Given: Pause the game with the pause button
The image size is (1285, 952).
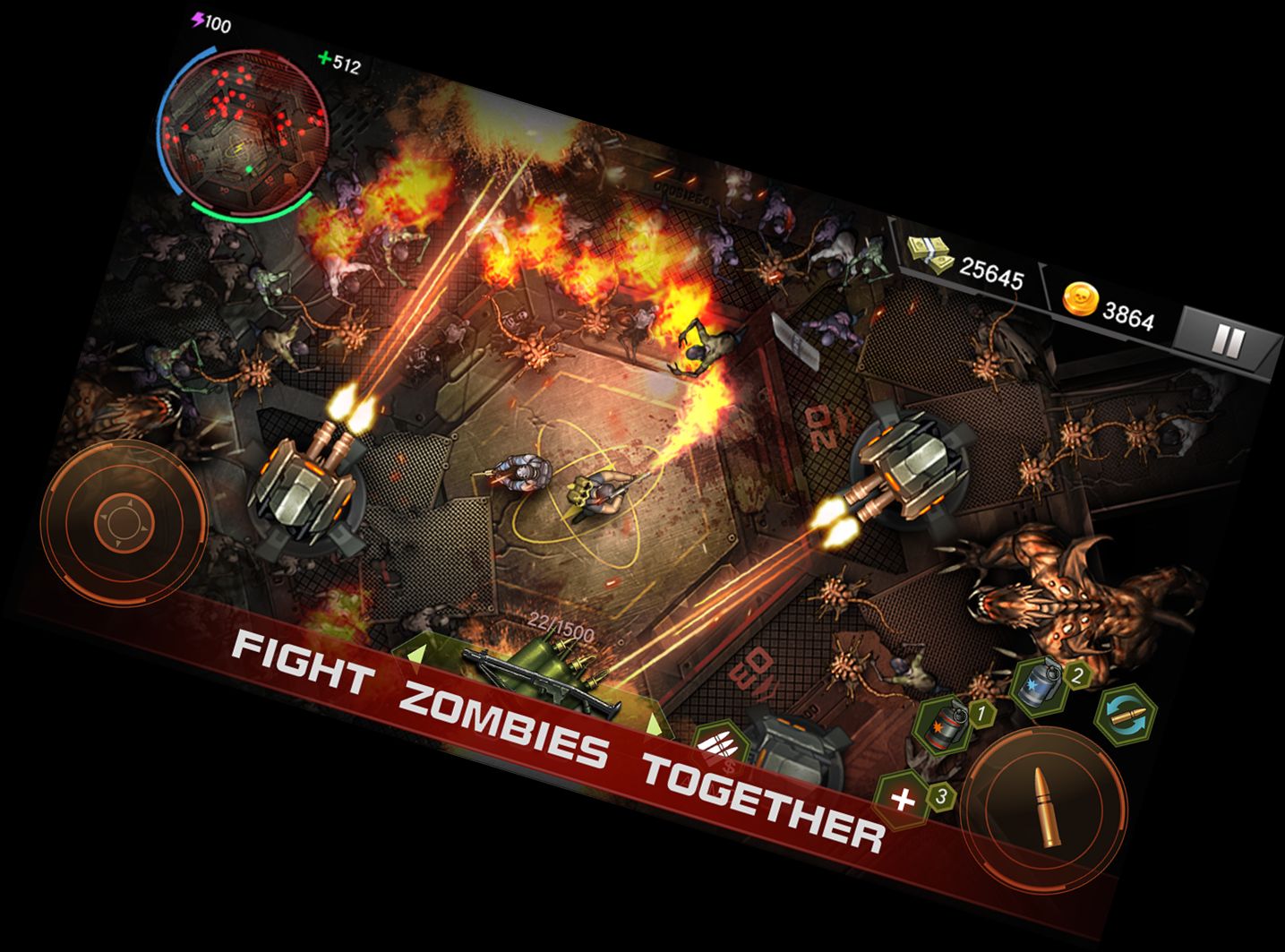Looking at the screenshot, I should pos(1227,341).
